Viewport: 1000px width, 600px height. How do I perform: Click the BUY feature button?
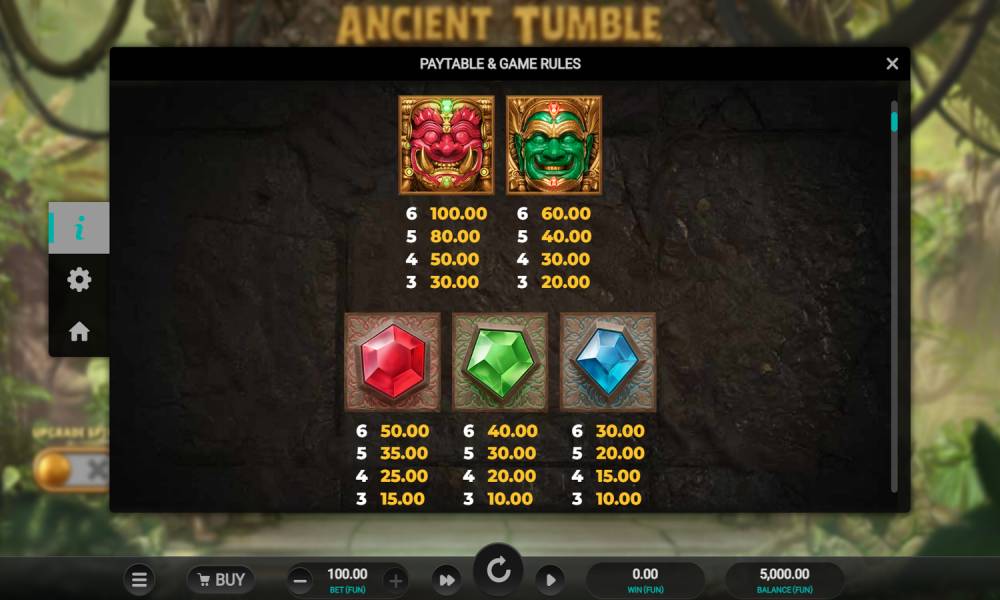[x=220, y=580]
